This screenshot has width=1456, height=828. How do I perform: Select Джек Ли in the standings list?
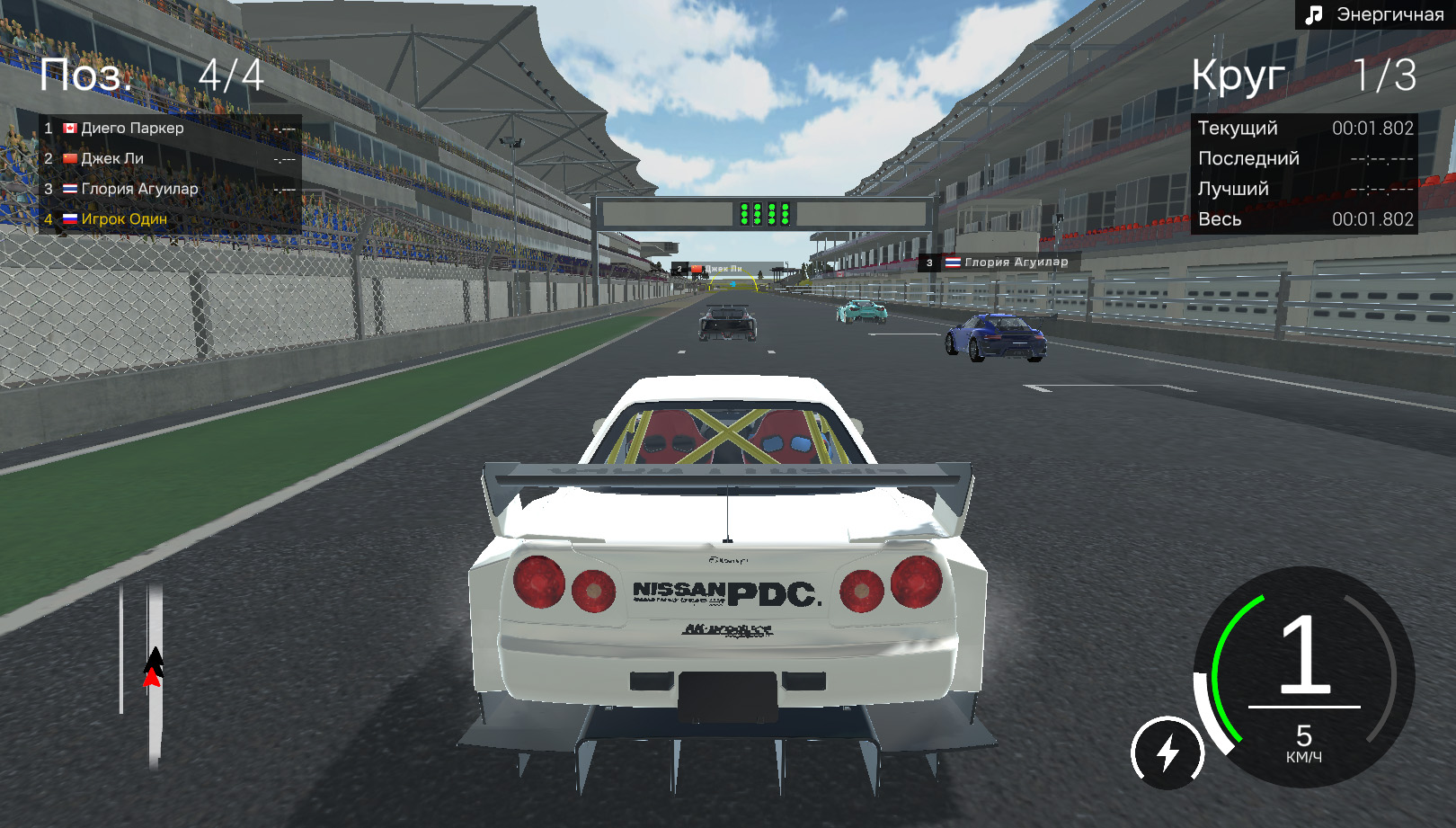(170, 159)
